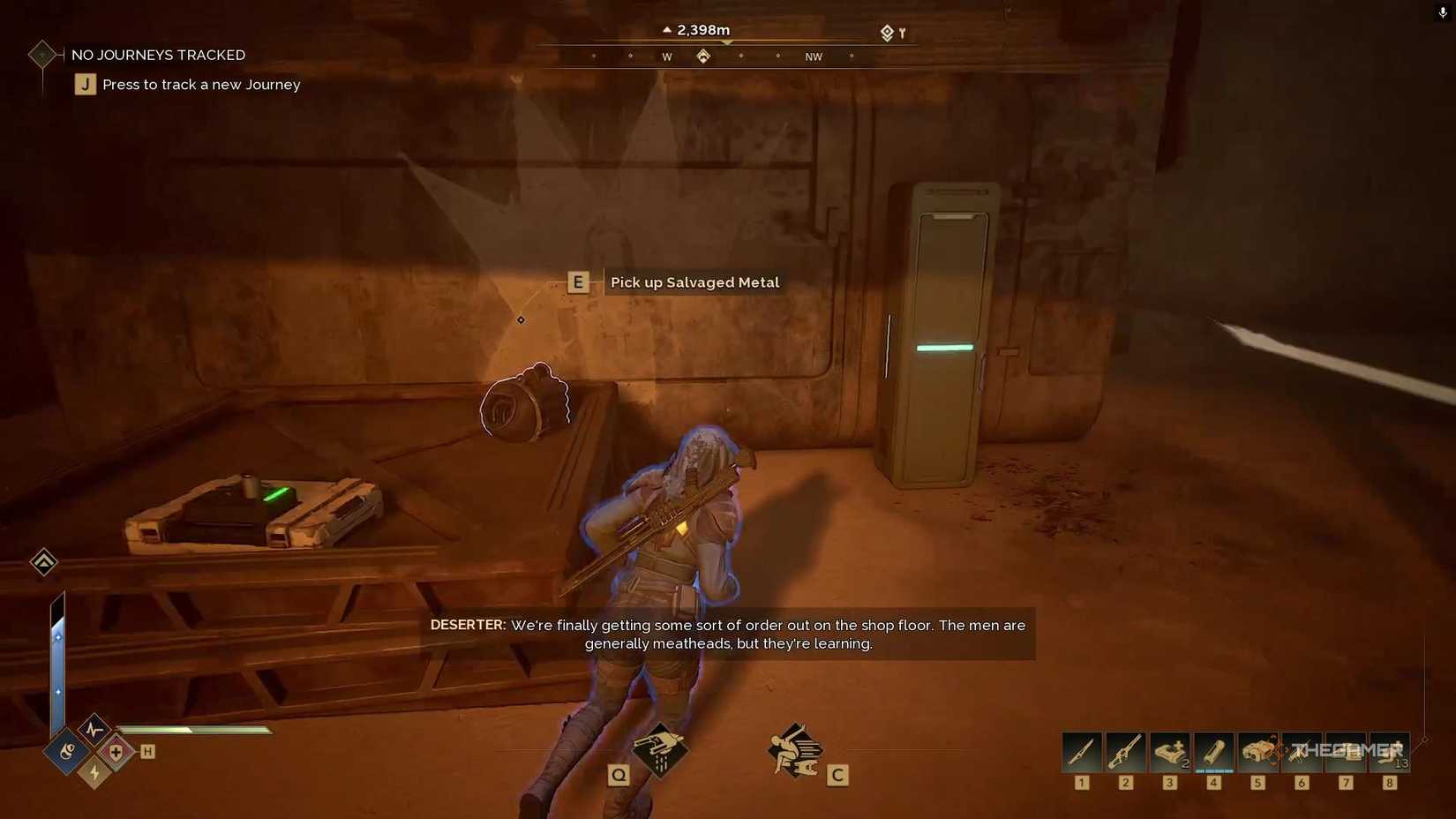Toggle the journey tracker diamond beside NO JOURNEYS TRACKED
The image size is (1456, 819).
click(x=41, y=54)
